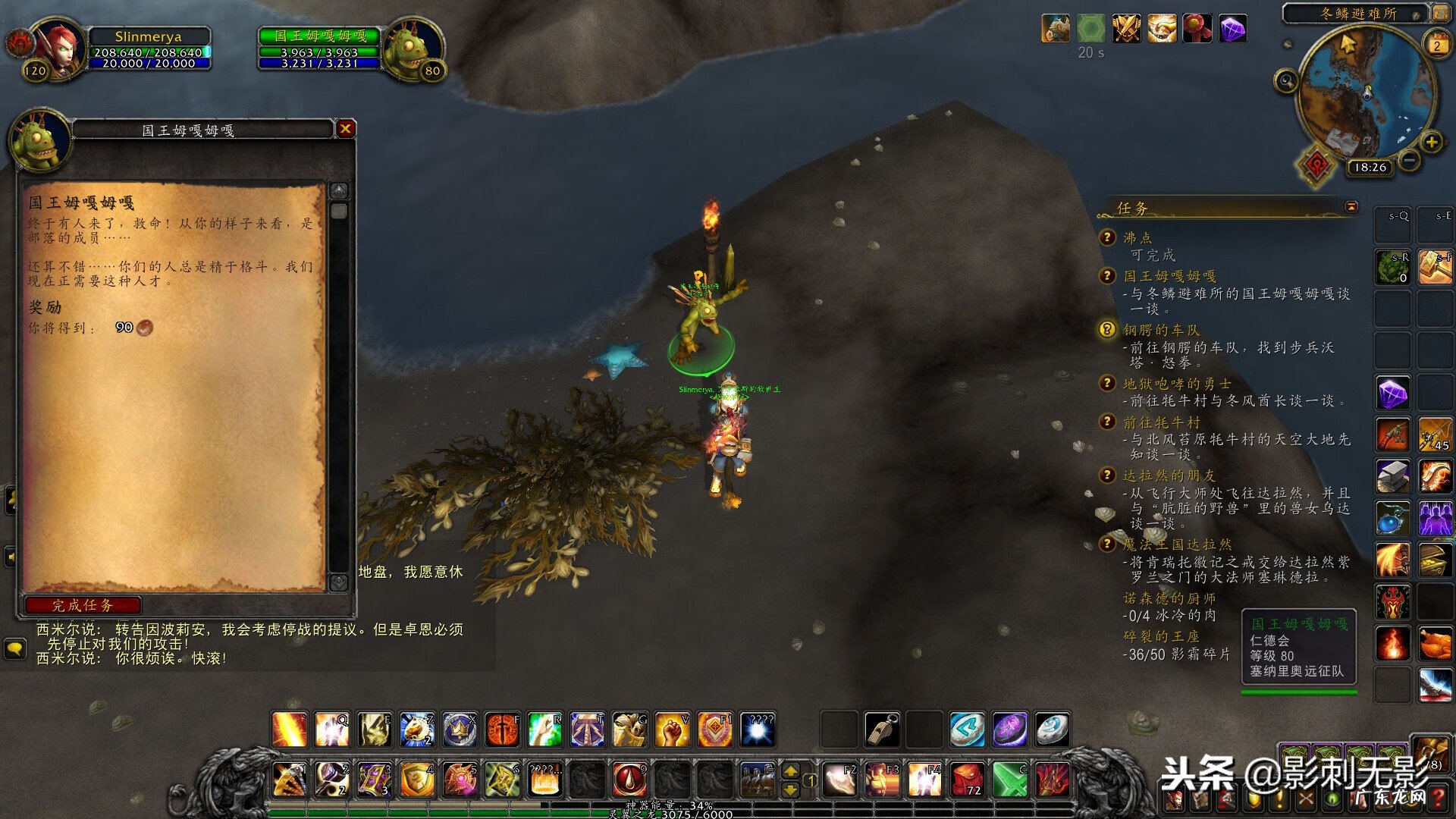
Task: Use the whistle item on the action bar
Action: (882, 730)
